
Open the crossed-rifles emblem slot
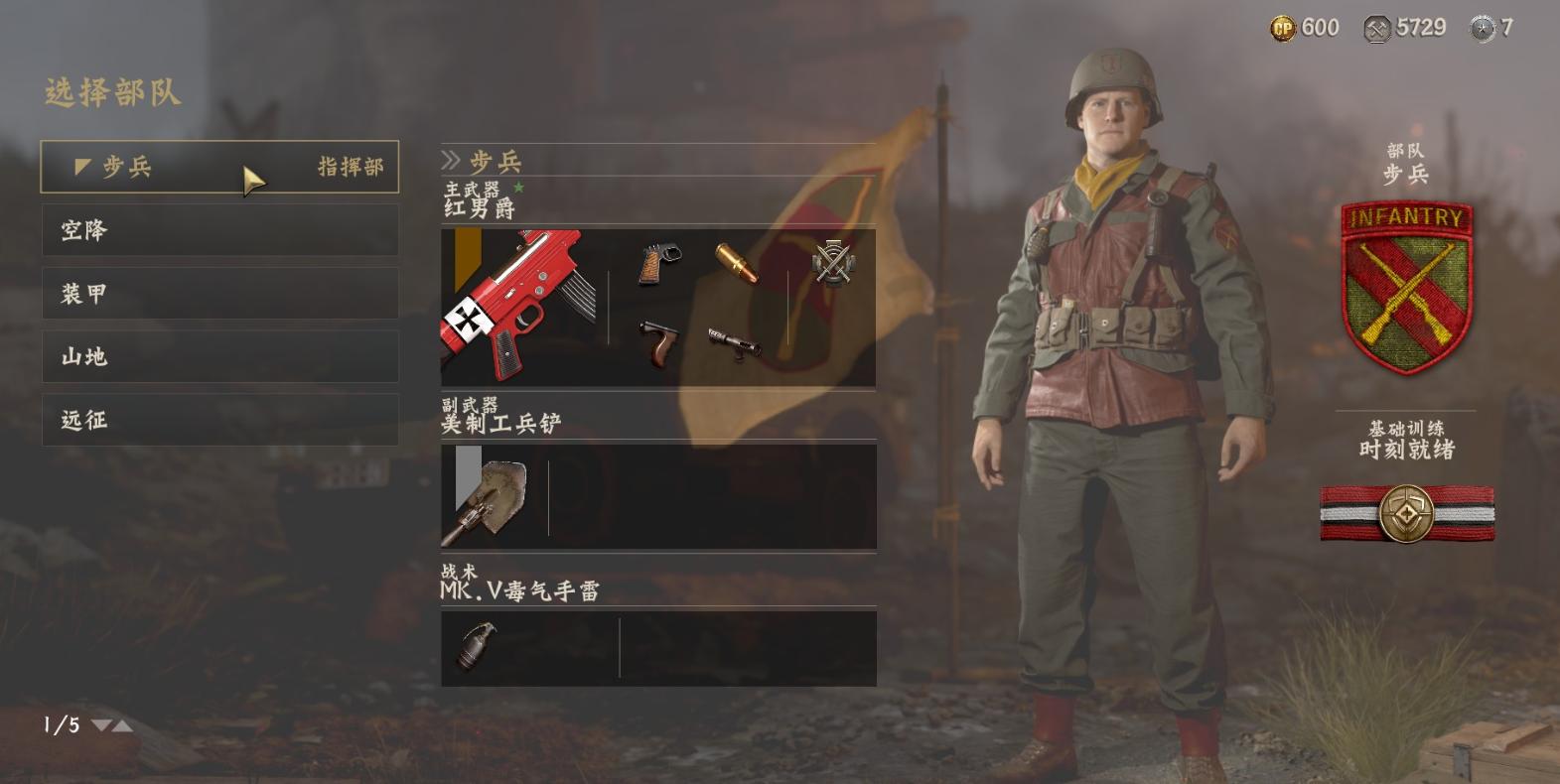click(832, 263)
